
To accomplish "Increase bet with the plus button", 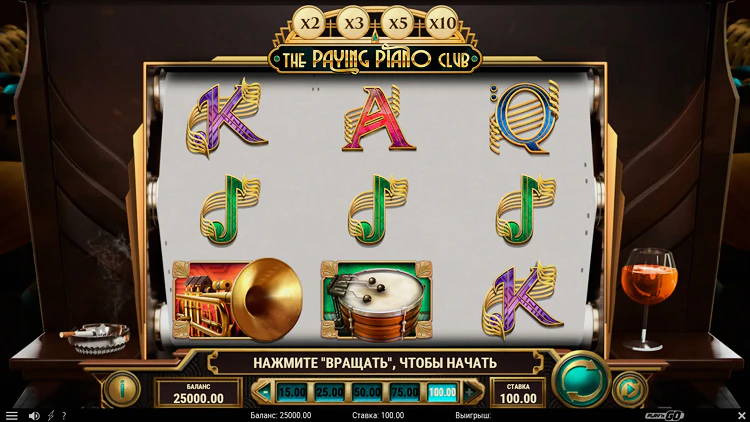I will tap(469, 392).
